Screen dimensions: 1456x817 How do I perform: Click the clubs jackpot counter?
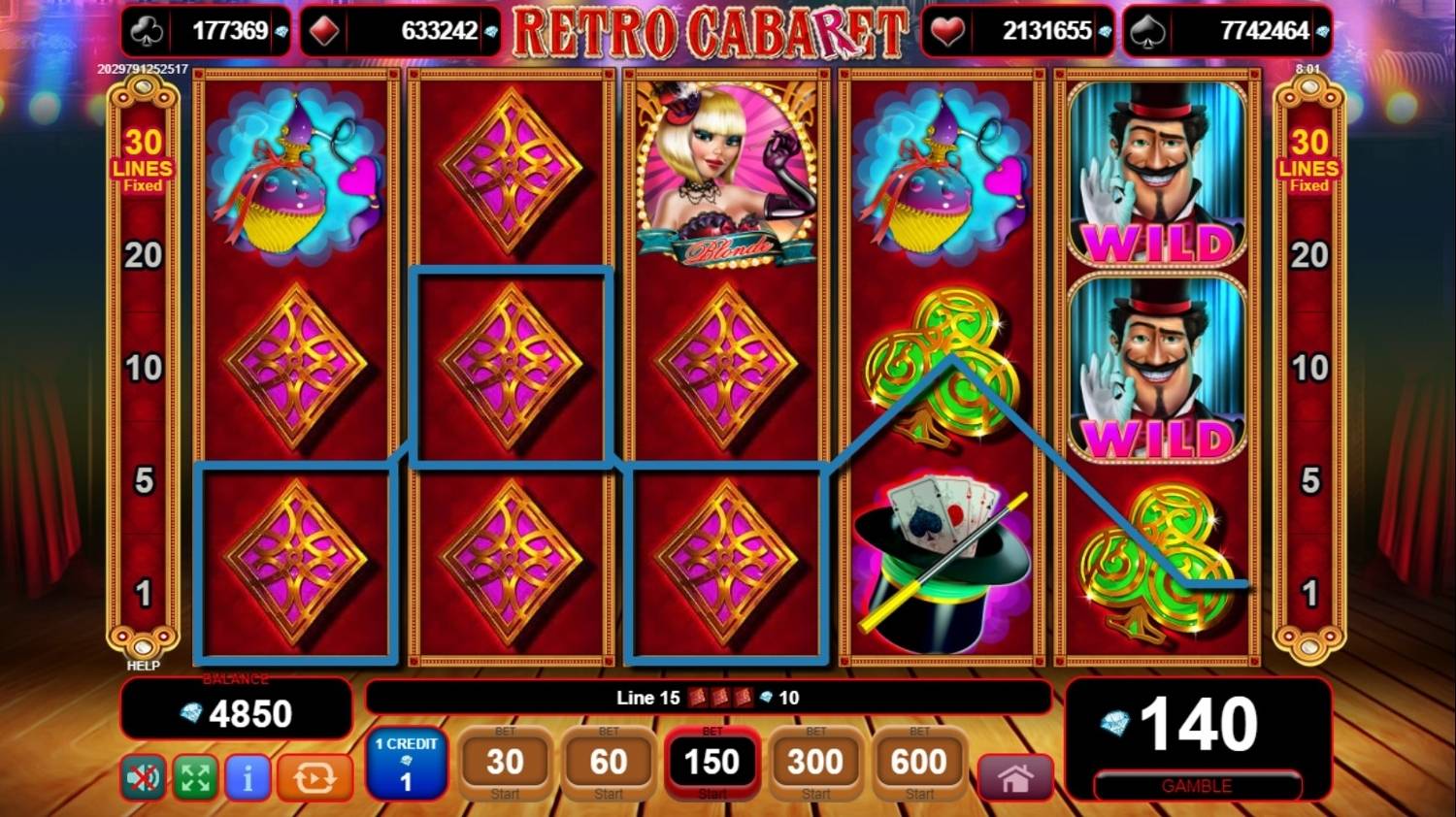click(204, 30)
